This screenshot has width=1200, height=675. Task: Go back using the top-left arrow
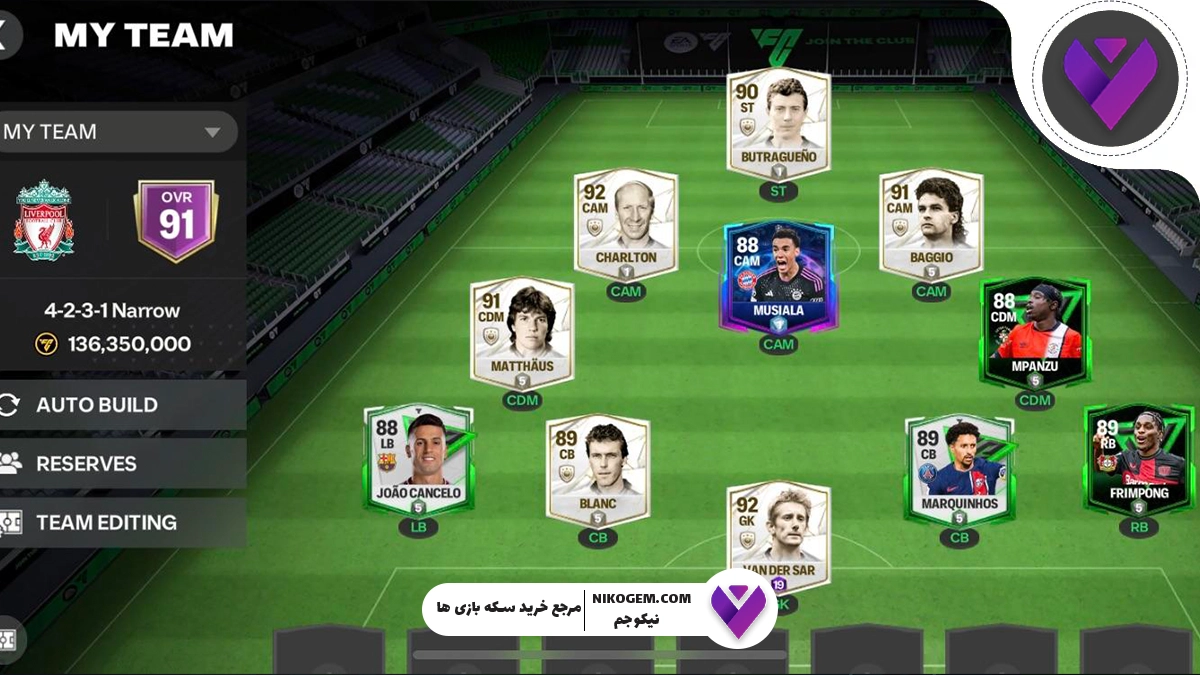click(x=5, y=35)
